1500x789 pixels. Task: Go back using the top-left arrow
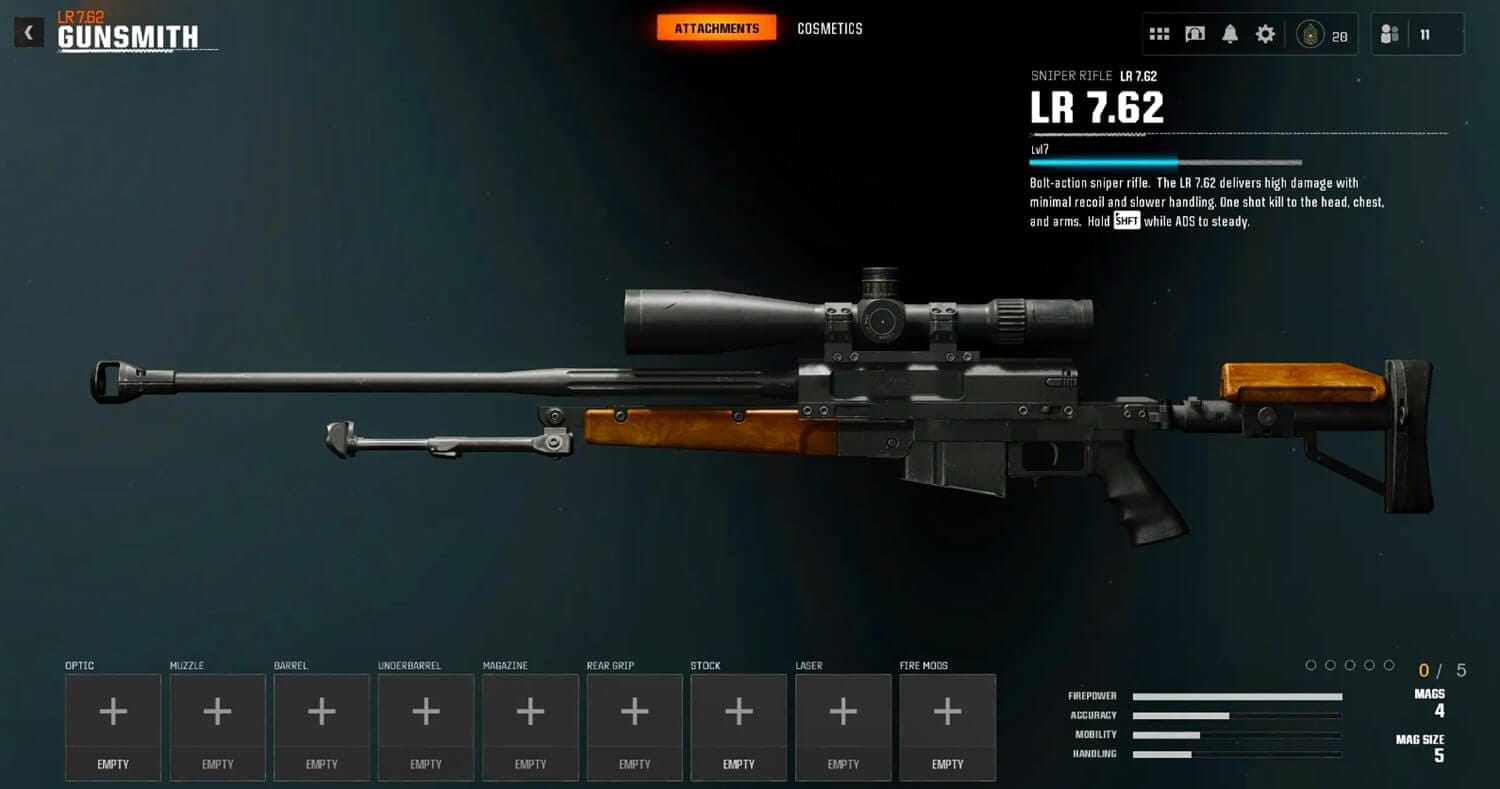click(x=29, y=33)
